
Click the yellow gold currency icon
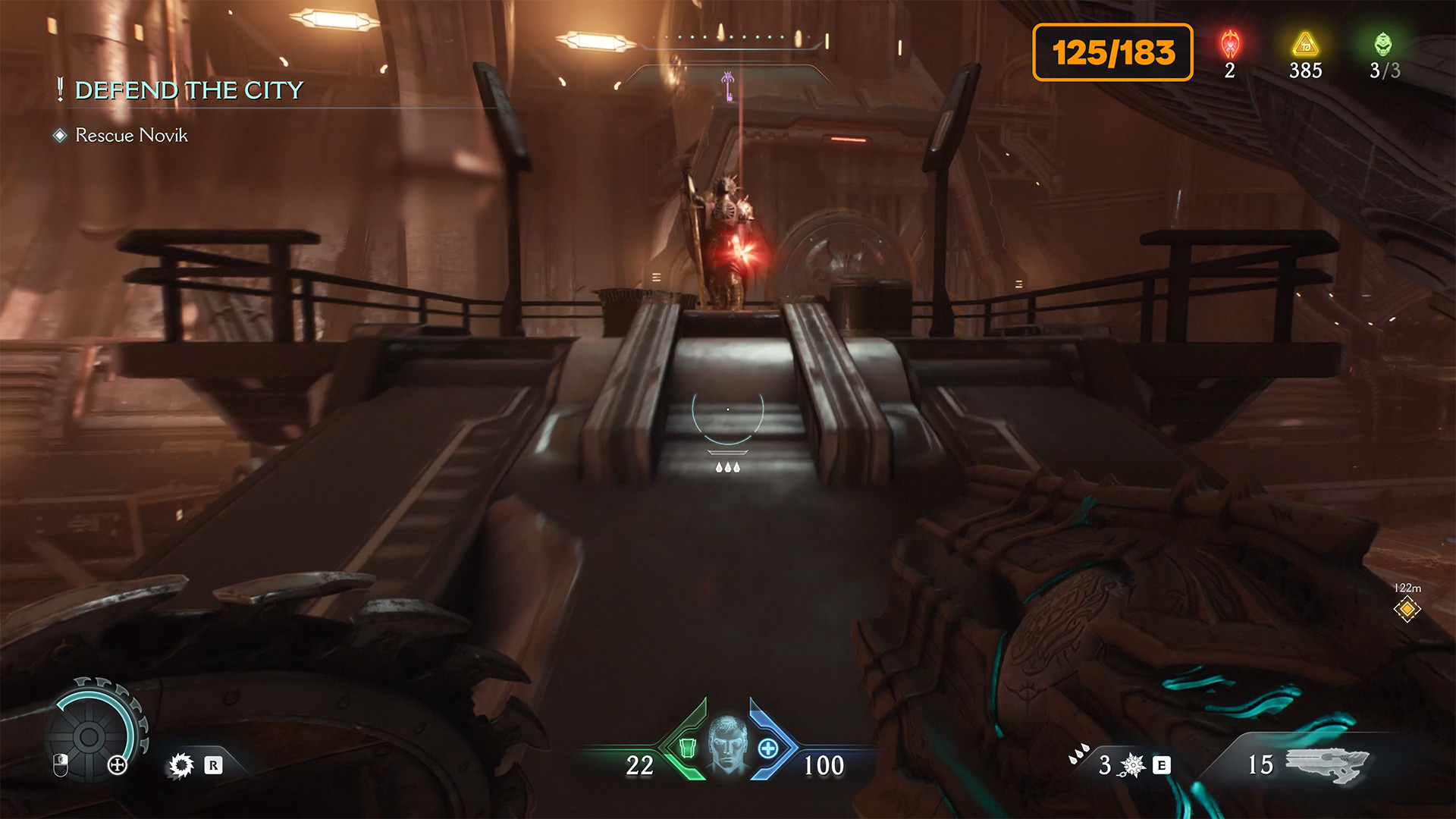click(x=1305, y=44)
